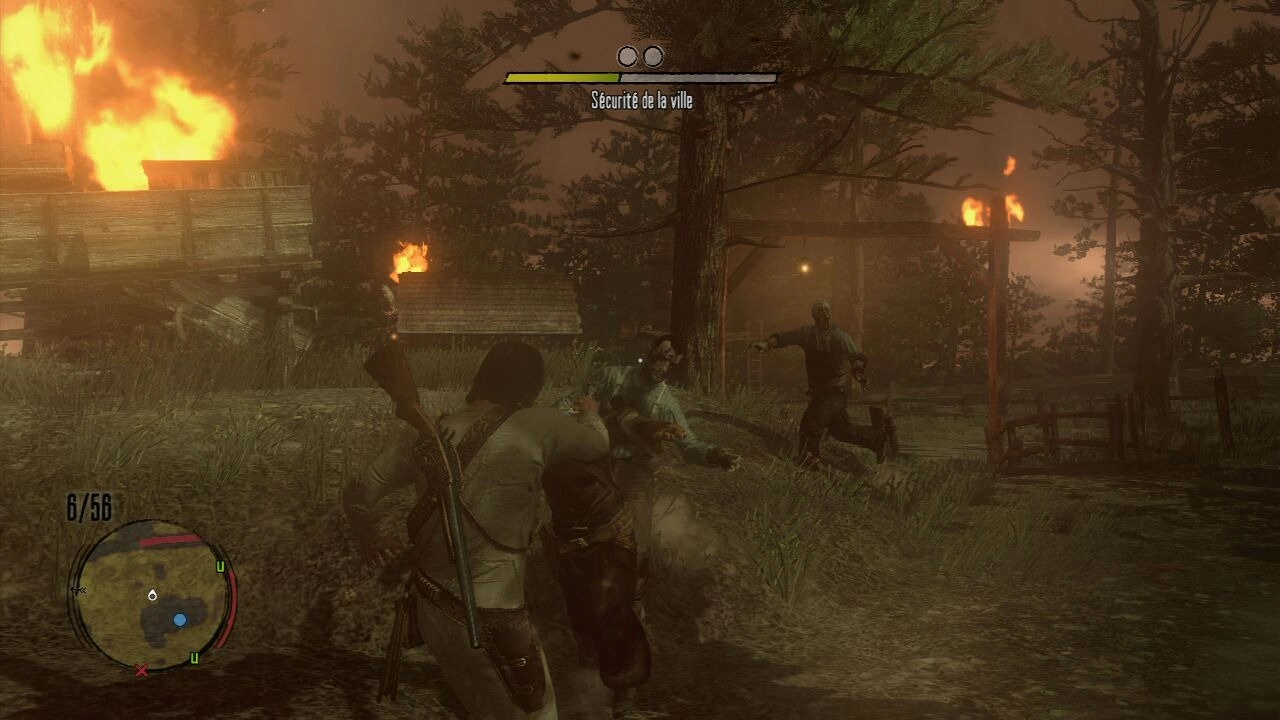The image size is (1280, 720).
Task: Click the red X marker on minimap
Action: [x=141, y=671]
